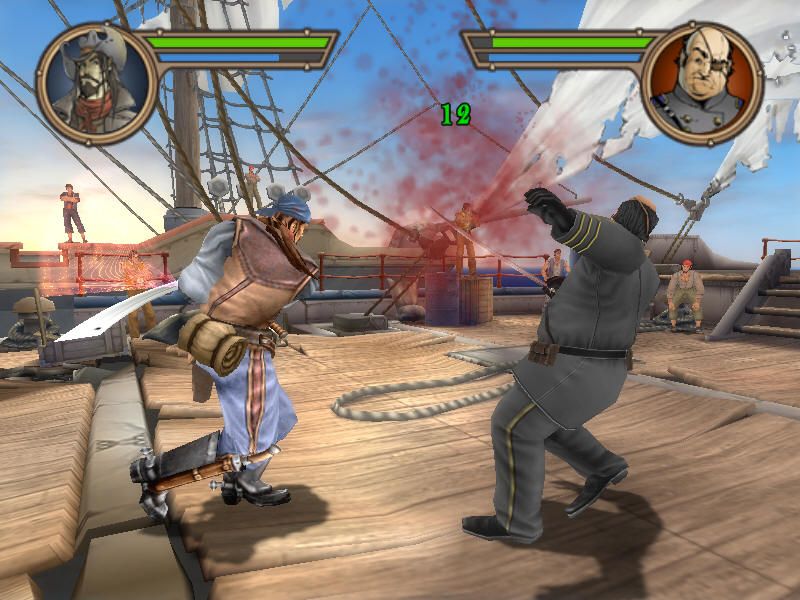Viewport: 800px width, 600px height.
Task: Select the bald eyepatch opponent portrait
Action: [x=702, y=82]
